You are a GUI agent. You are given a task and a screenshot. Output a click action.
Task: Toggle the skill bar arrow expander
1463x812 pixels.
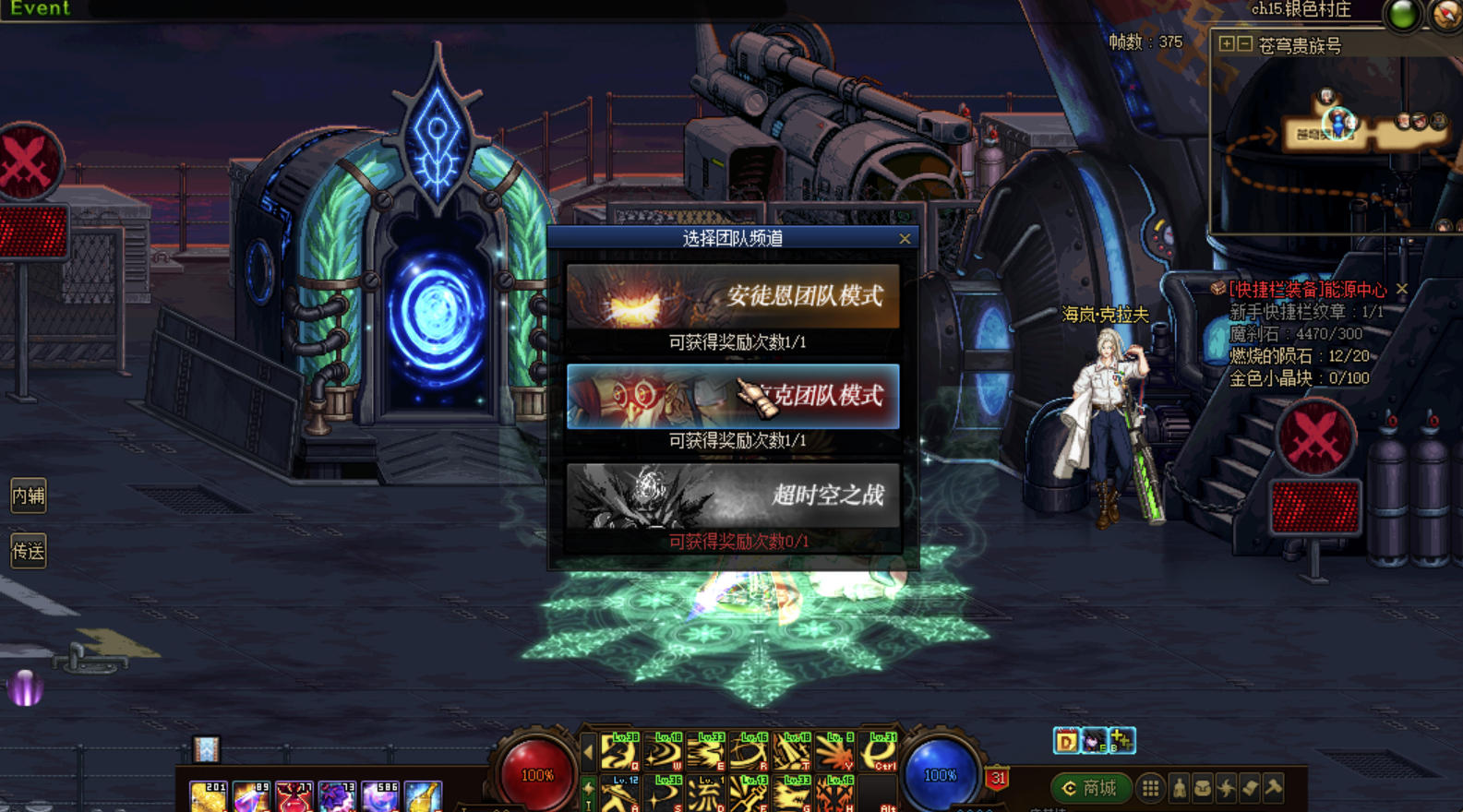pyautogui.click(x=588, y=753)
